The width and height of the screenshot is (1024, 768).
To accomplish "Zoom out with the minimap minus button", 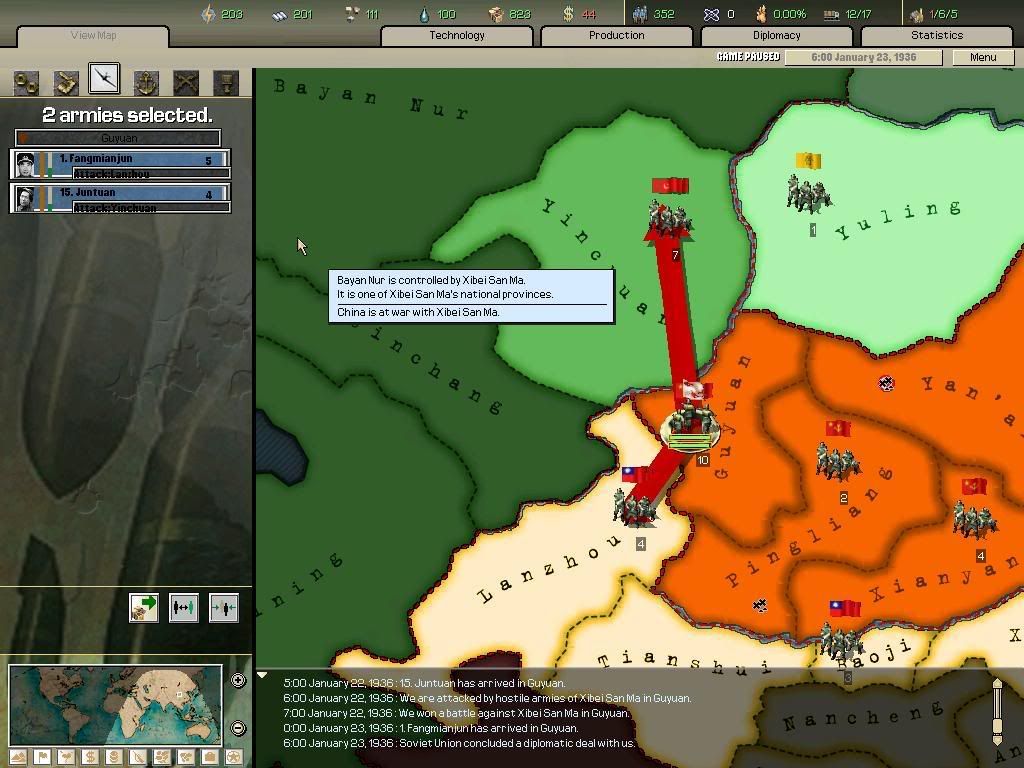I will tap(238, 728).
